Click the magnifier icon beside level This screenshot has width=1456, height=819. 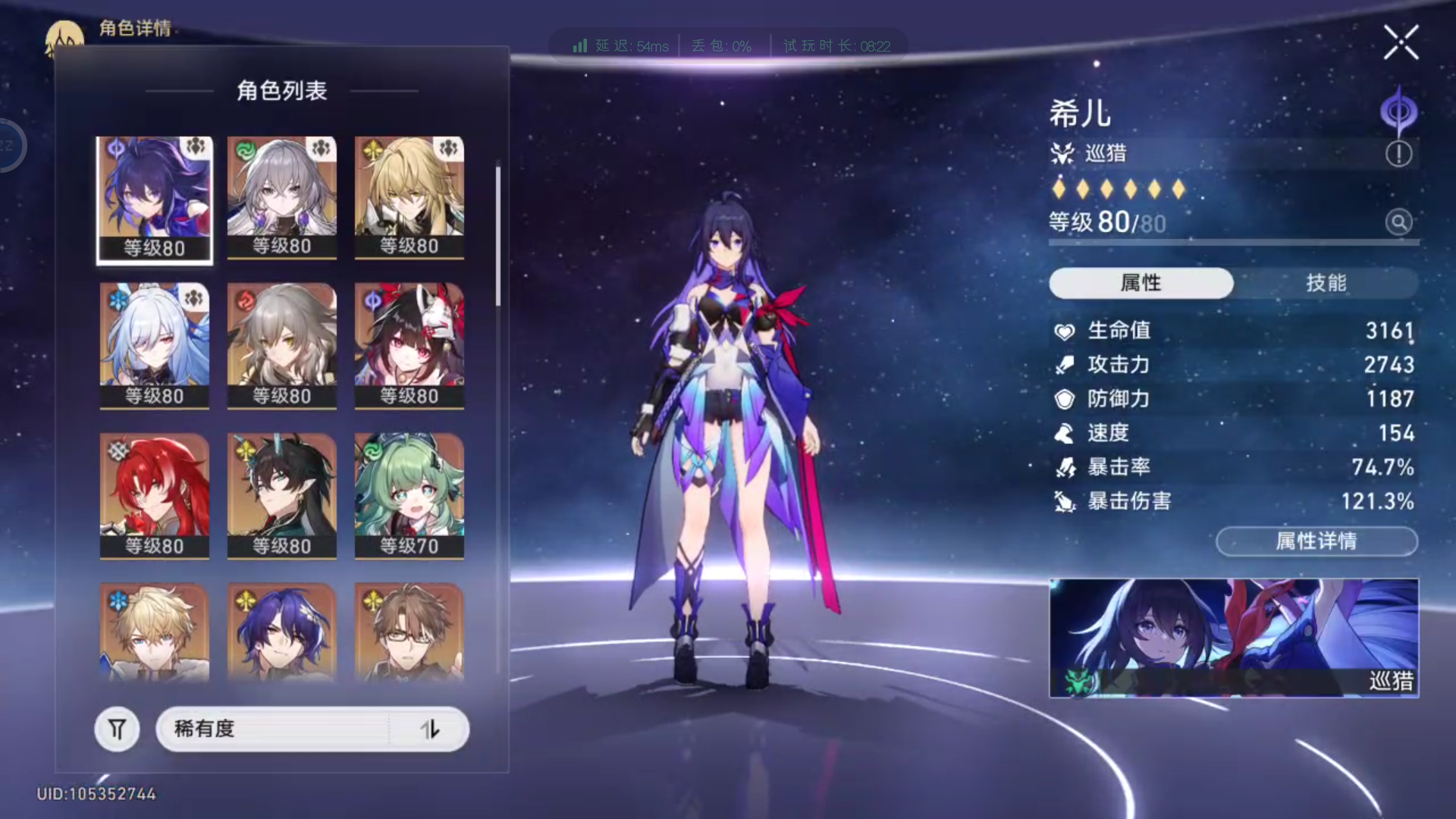(x=1398, y=222)
